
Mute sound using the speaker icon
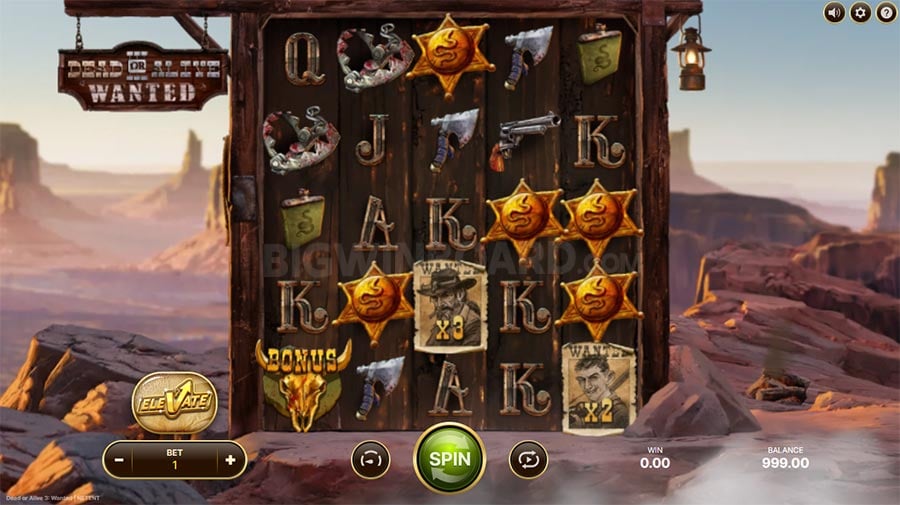(834, 13)
